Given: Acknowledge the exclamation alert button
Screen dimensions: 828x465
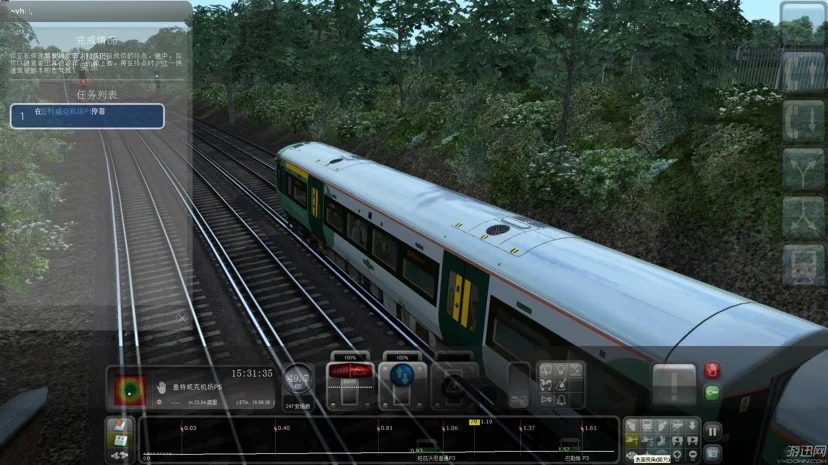Looking at the screenshot, I should (674, 383).
